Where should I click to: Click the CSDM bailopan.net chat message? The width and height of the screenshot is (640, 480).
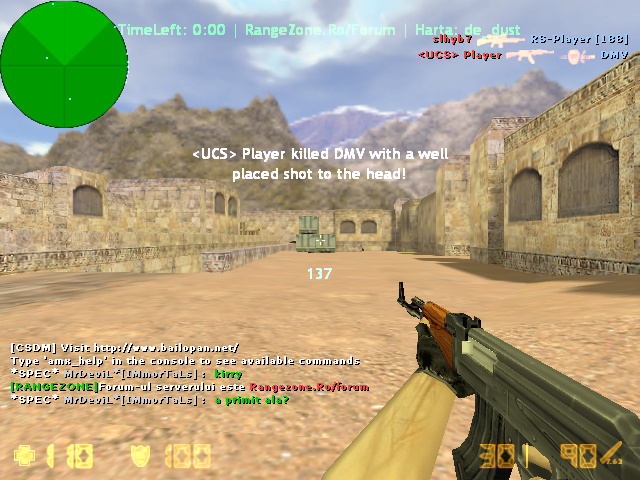[x=125, y=347]
